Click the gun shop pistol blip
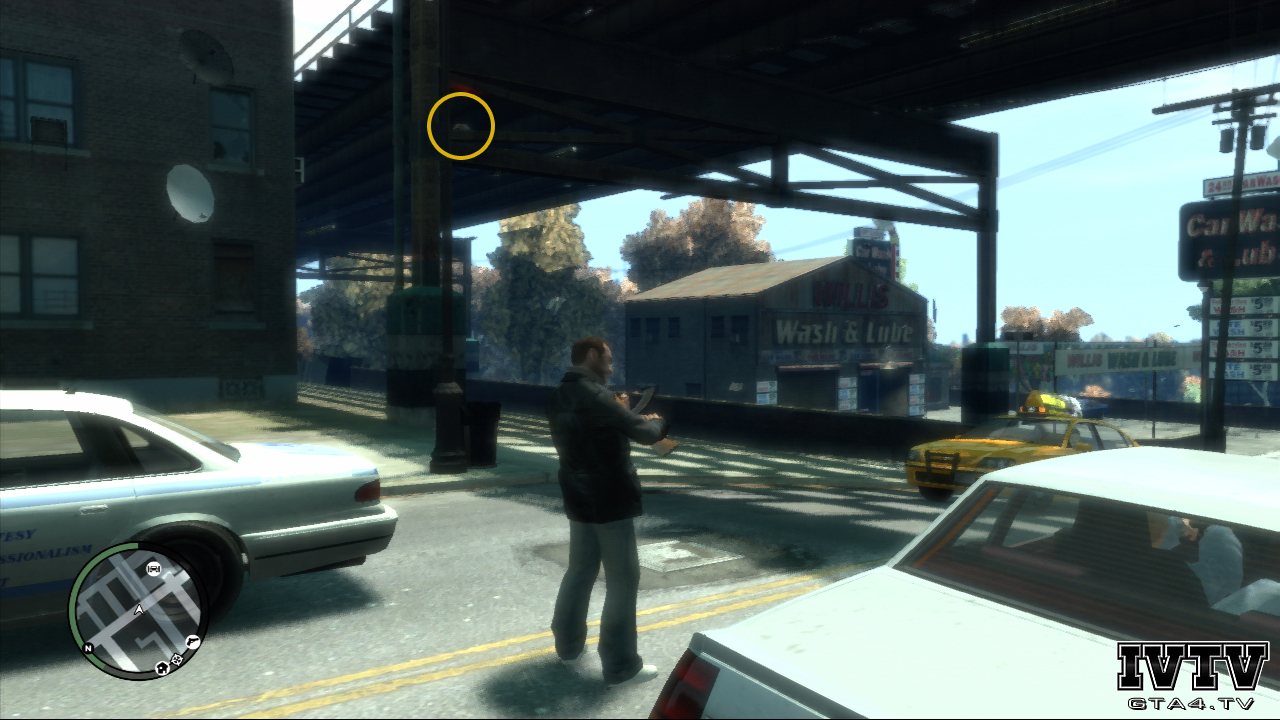The image size is (1280, 720). [x=192, y=641]
